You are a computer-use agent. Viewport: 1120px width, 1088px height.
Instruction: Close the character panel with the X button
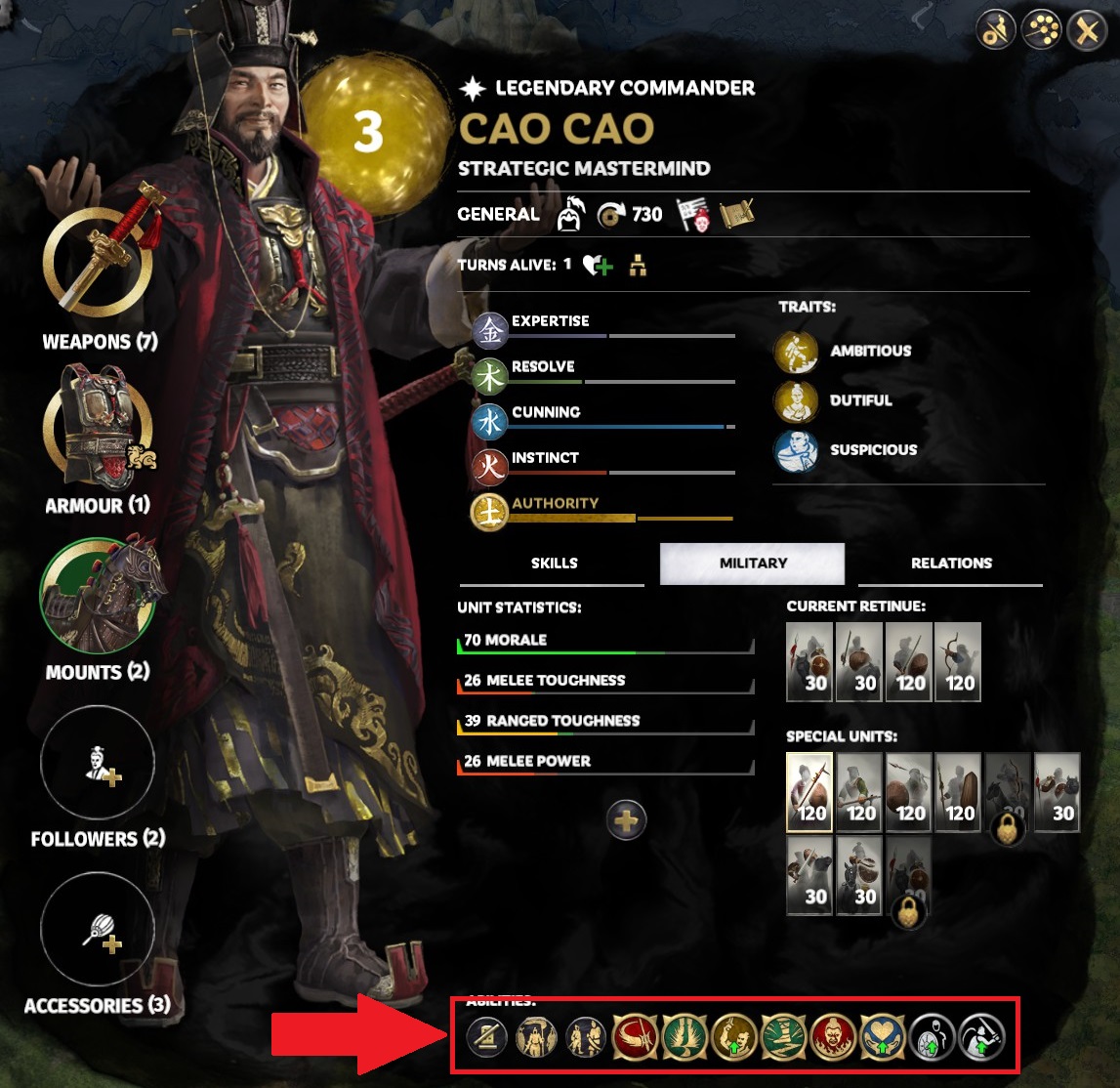pos(1087,31)
